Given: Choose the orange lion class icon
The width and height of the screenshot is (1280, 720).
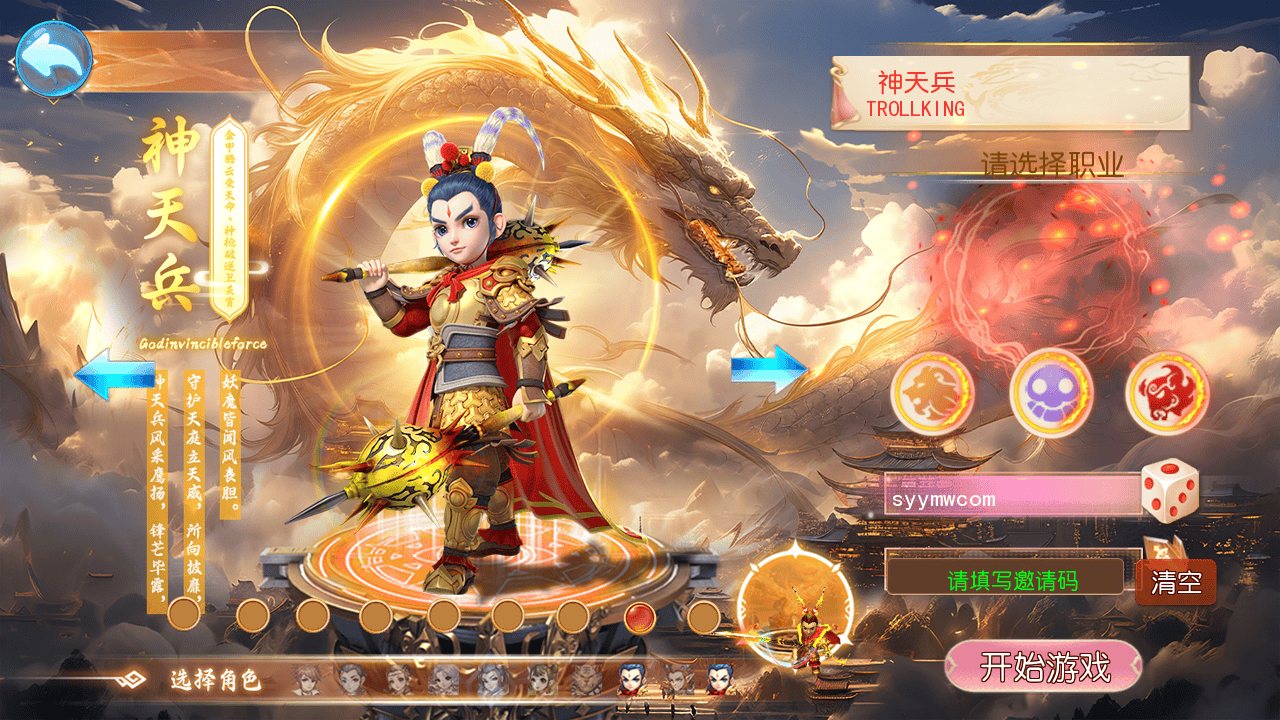Looking at the screenshot, I should click(x=932, y=392).
